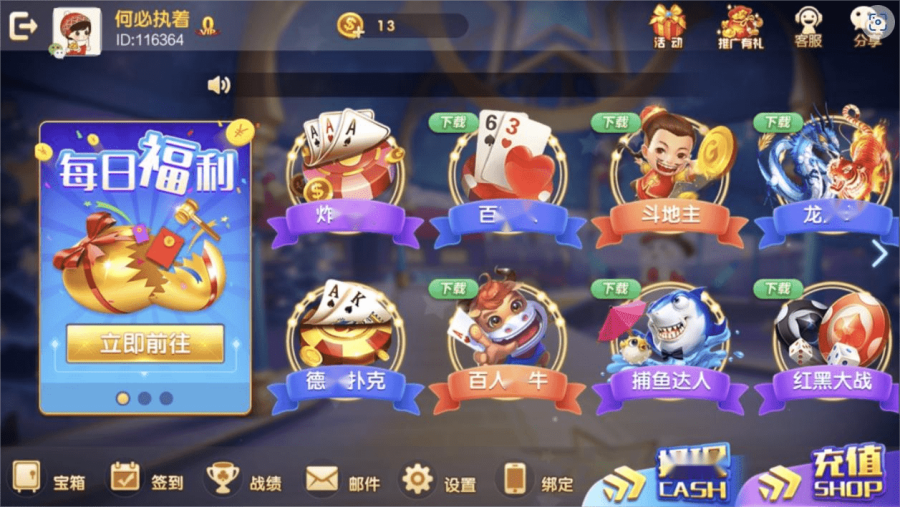This screenshot has height=507, width=900.
Task: Click the 立即前往 banner button
Action: pos(145,343)
